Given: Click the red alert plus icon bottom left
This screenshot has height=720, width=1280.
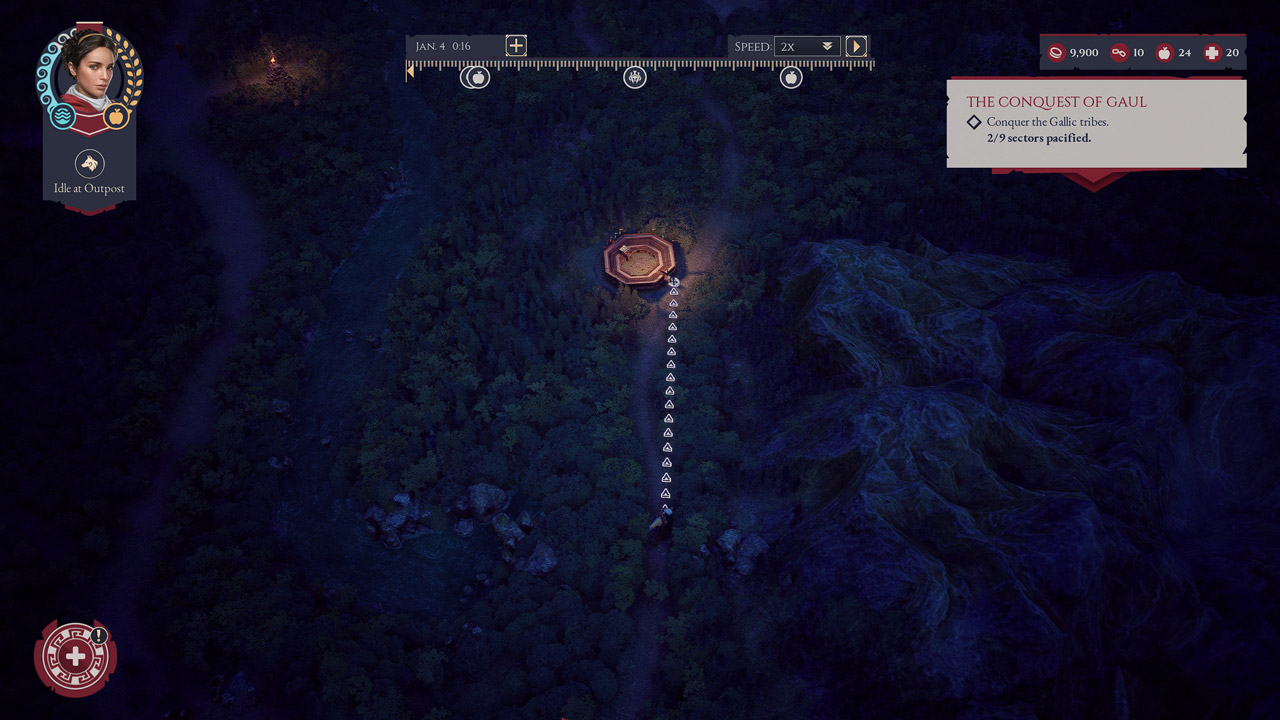Looking at the screenshot, I should pyautogui.click(x=76, y=657).
